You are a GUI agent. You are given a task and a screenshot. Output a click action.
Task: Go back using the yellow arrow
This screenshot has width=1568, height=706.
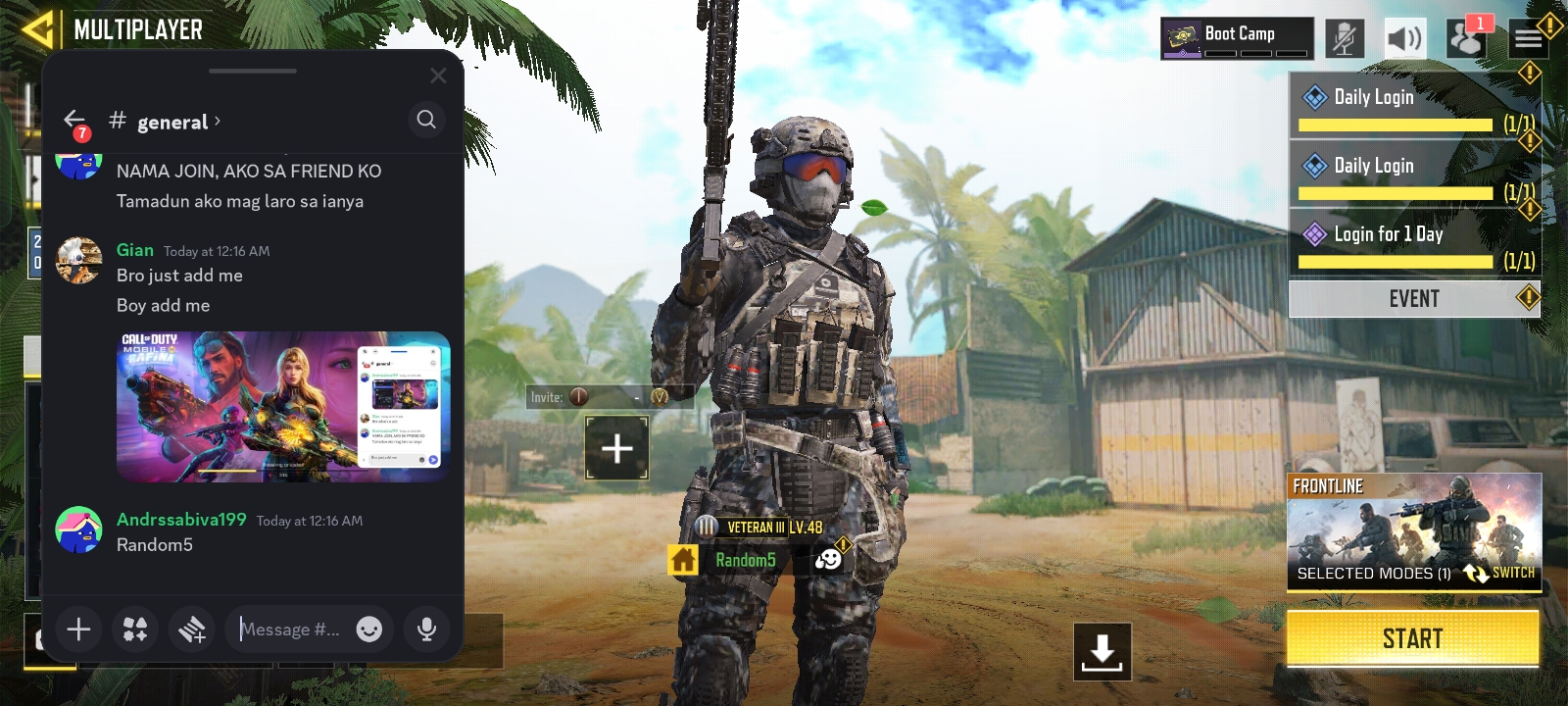point(37,29)
